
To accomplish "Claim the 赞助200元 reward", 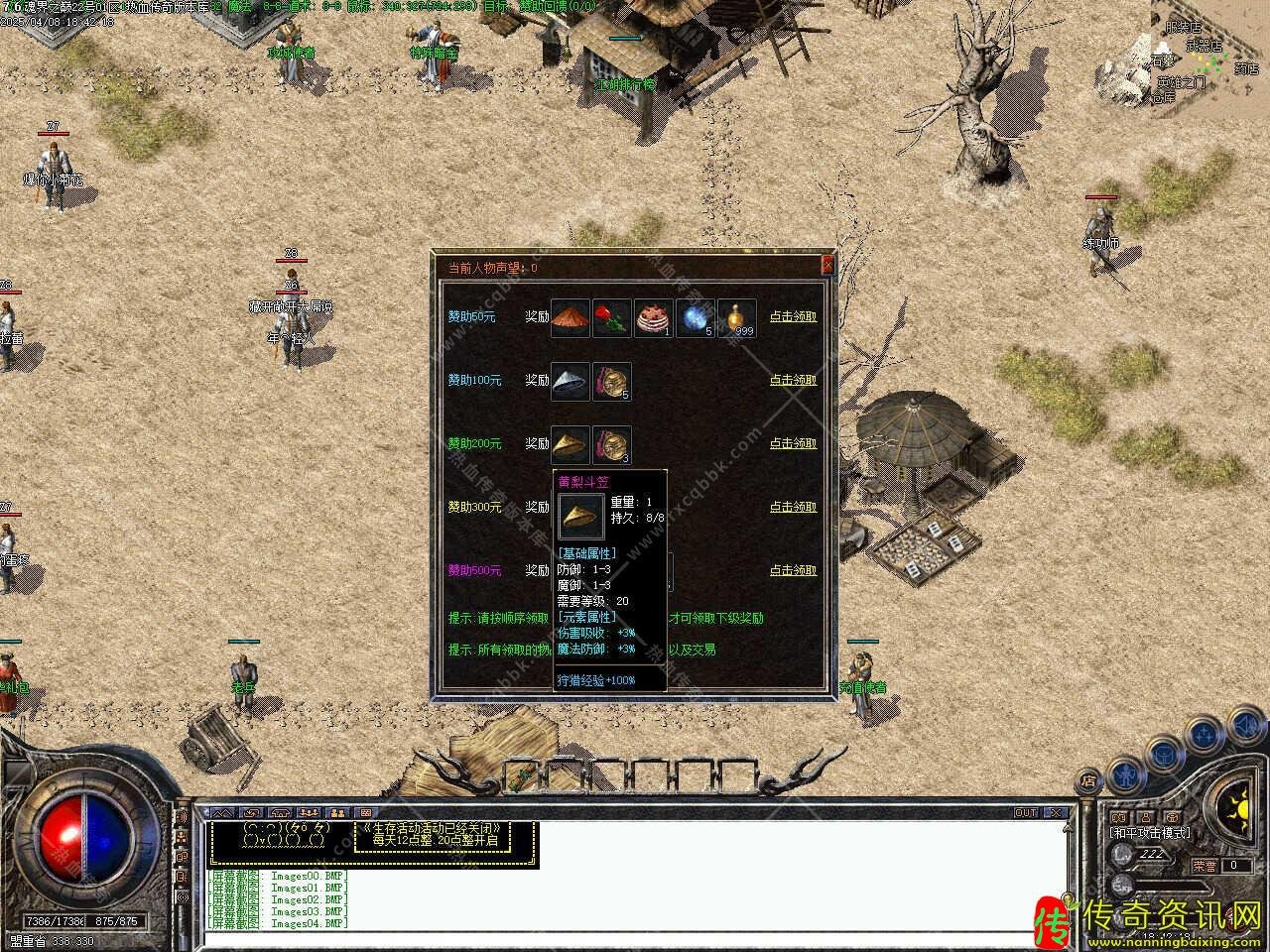I will 793,443.
